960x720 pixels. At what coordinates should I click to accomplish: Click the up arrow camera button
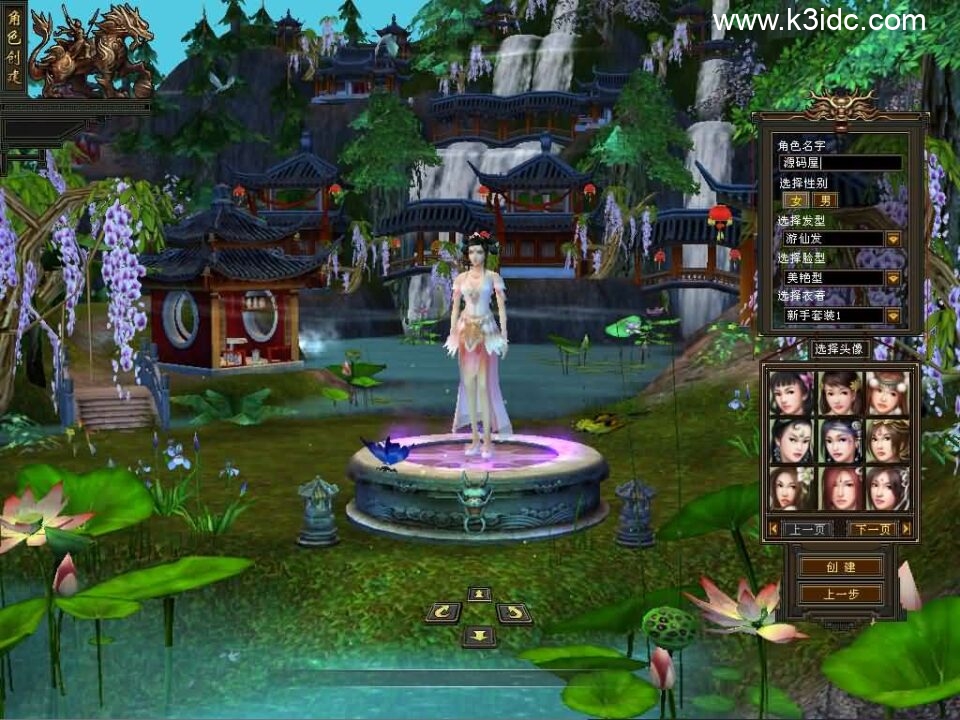[x=479, y=594]
